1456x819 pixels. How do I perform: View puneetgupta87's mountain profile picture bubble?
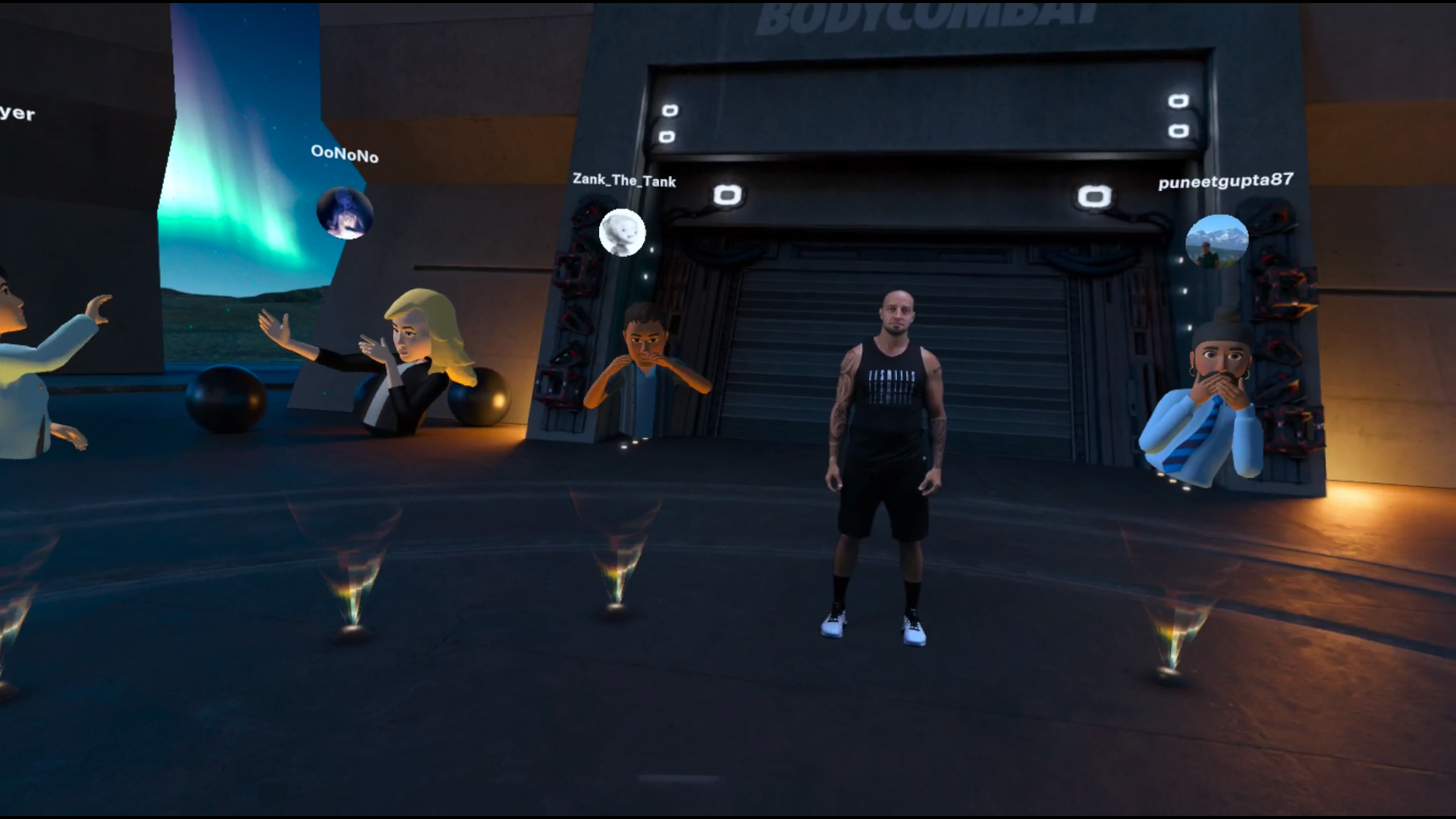click(x=1216, y=242)
